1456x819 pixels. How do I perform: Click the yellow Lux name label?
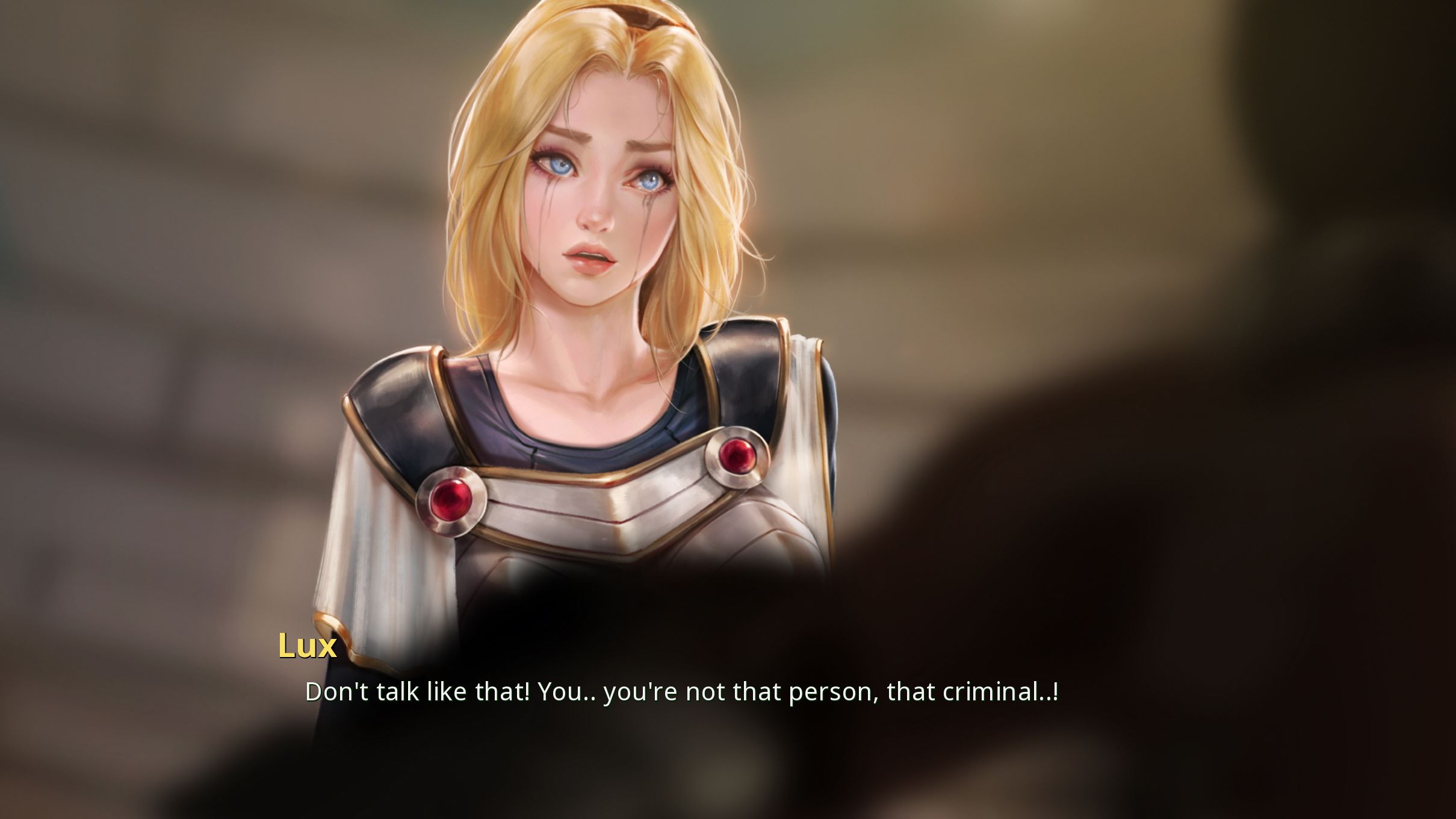point(308,646)
